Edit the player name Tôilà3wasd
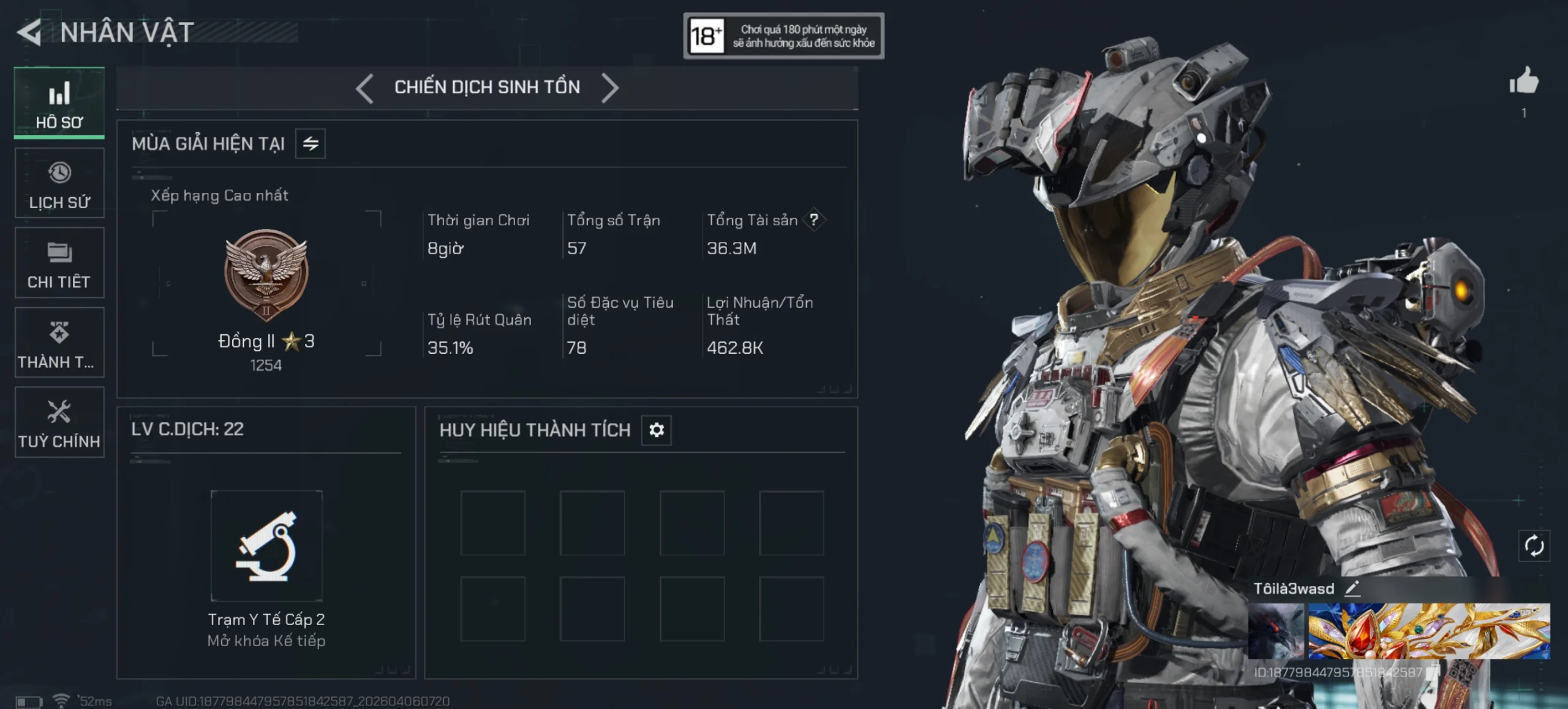1568x709 pixels. point(1354,588)
